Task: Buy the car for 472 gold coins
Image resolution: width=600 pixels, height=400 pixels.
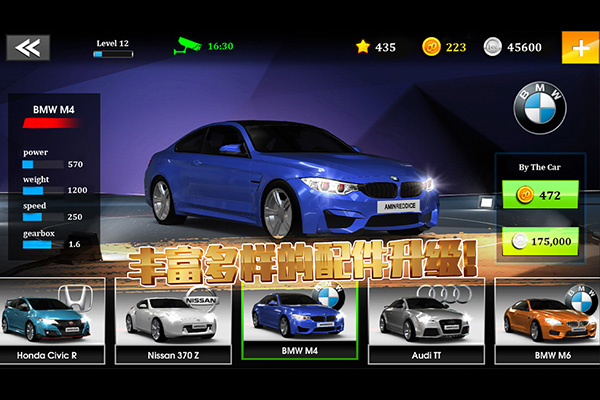Action: [x=540, y=196]
